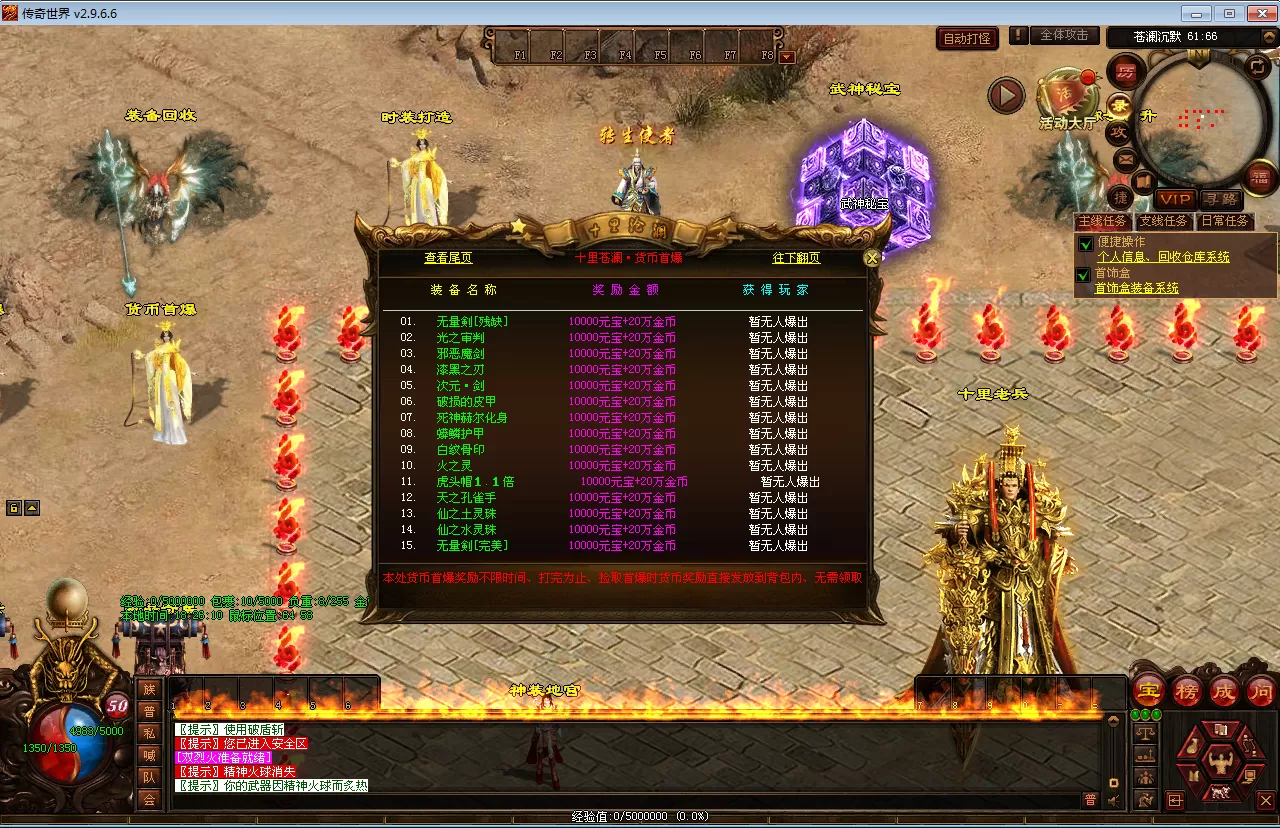Image resolution: width=1280 pixels, height=828 pixels.
Task: Go to next page via 往下翻页
Action: [796, 258]
